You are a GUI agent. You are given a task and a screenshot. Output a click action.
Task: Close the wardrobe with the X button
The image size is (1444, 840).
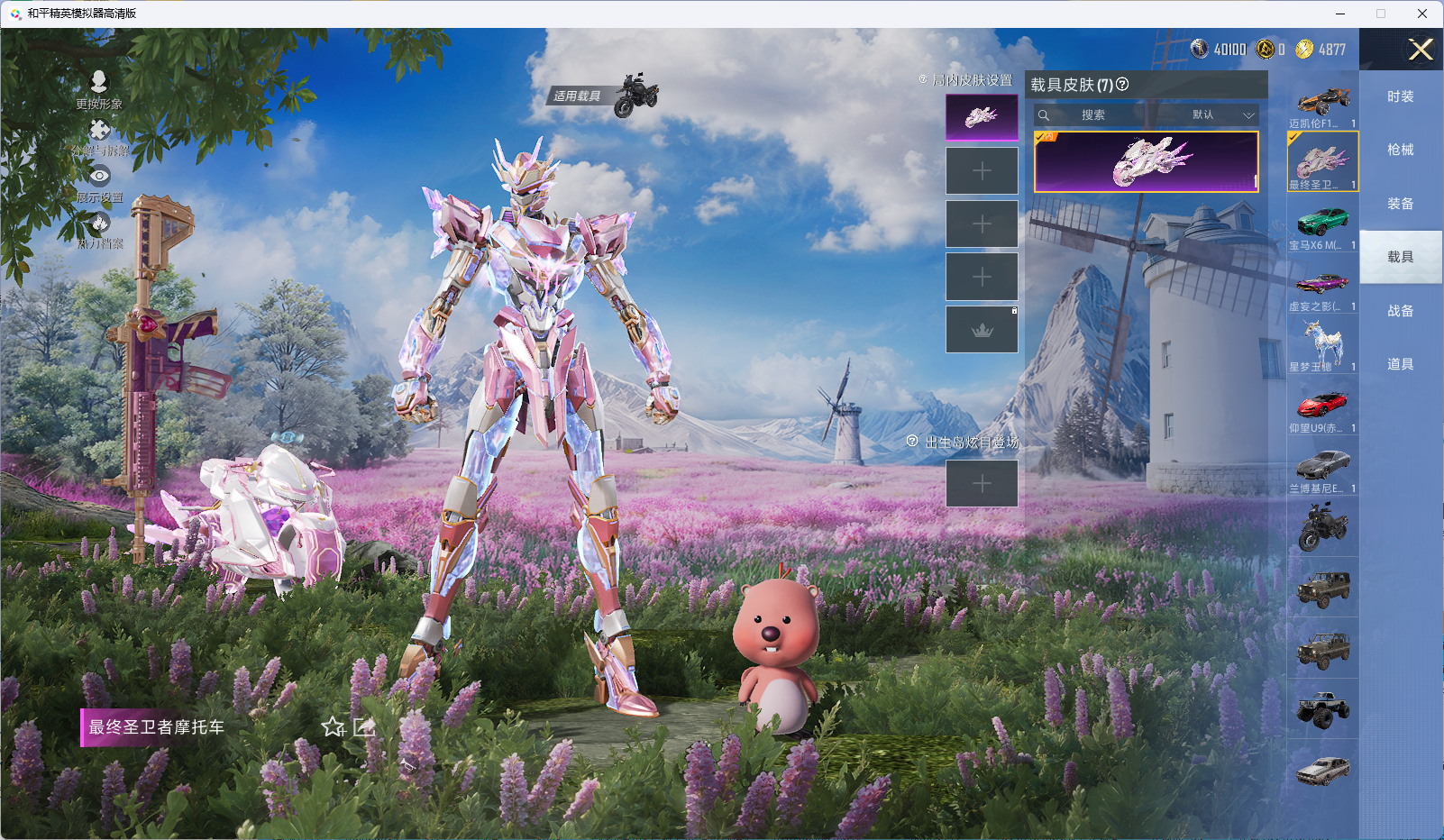[x=1421, y=50]
